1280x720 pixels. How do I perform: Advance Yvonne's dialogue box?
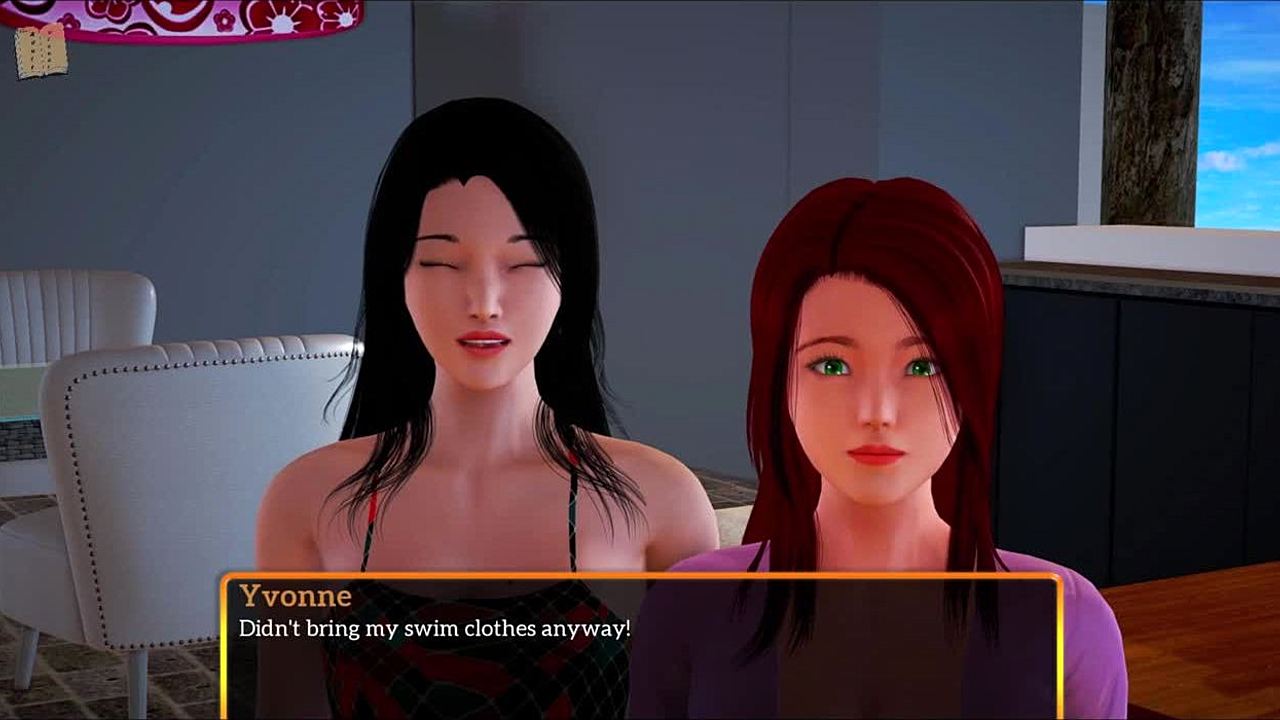[640, 645]
